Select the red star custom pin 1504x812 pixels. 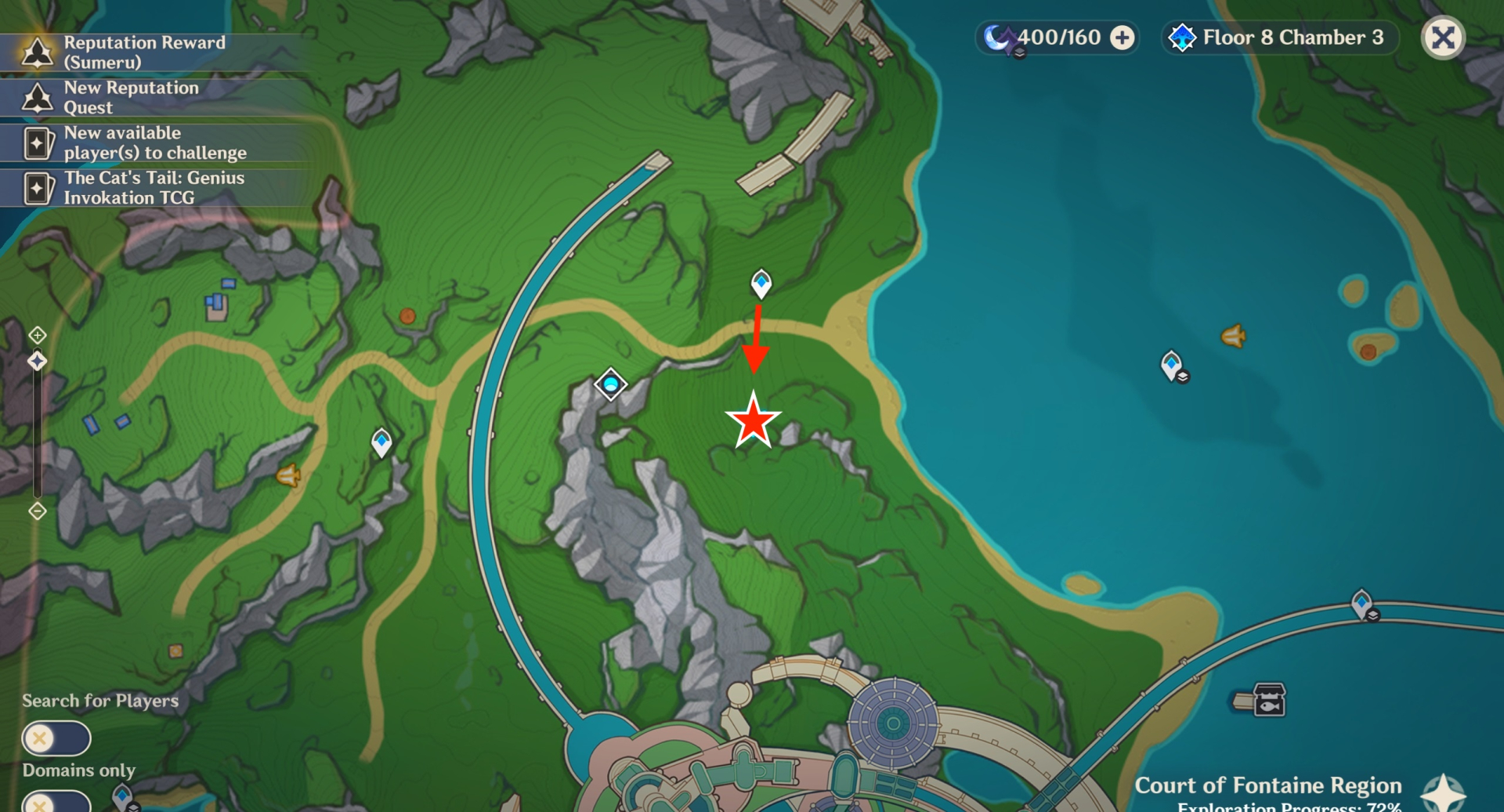[753, 420]
